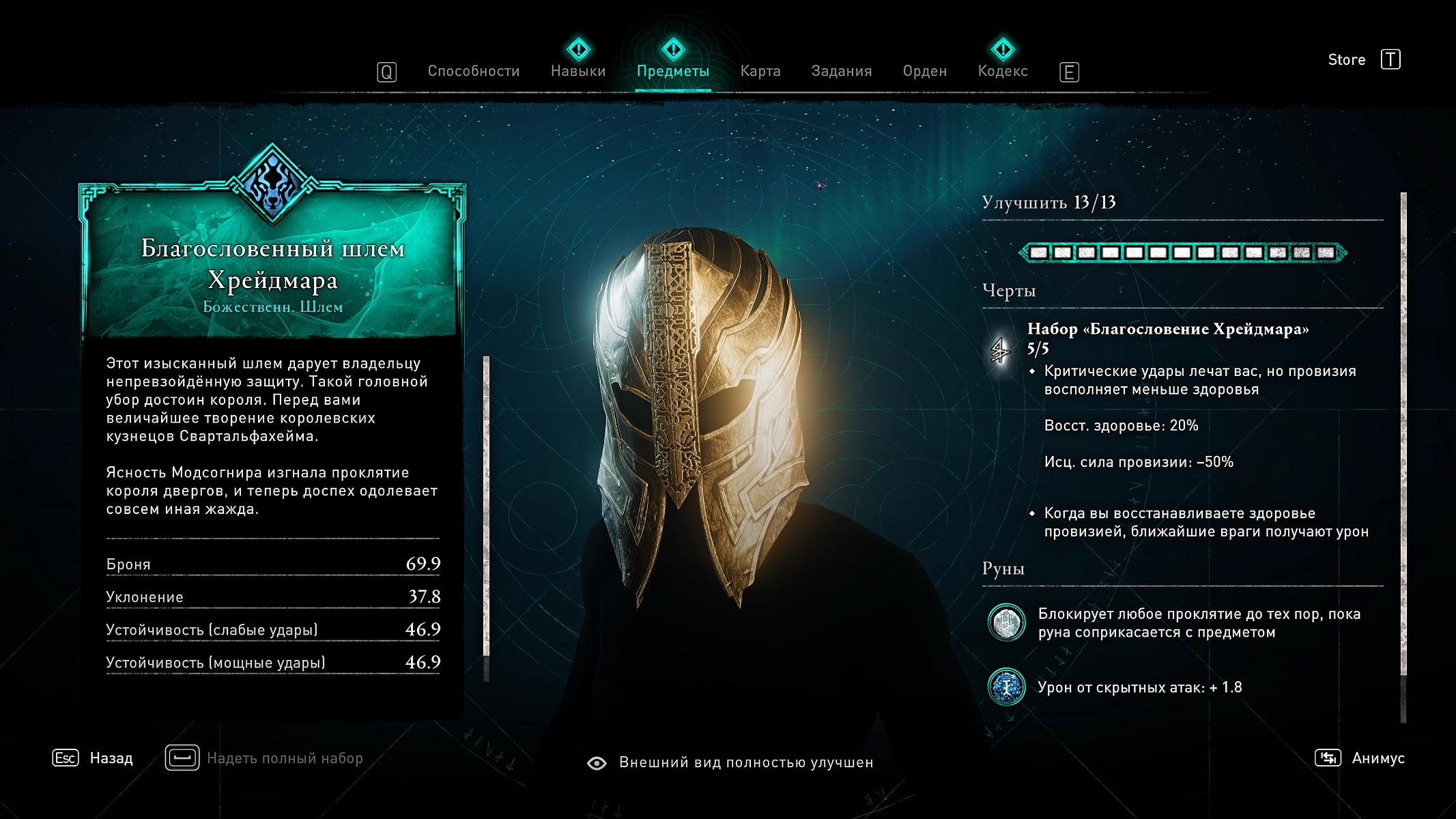Click the Благословение Хрейдмара set perk icon
The width and height of the screenshot is (1456, 819).
pos(1001,351)
